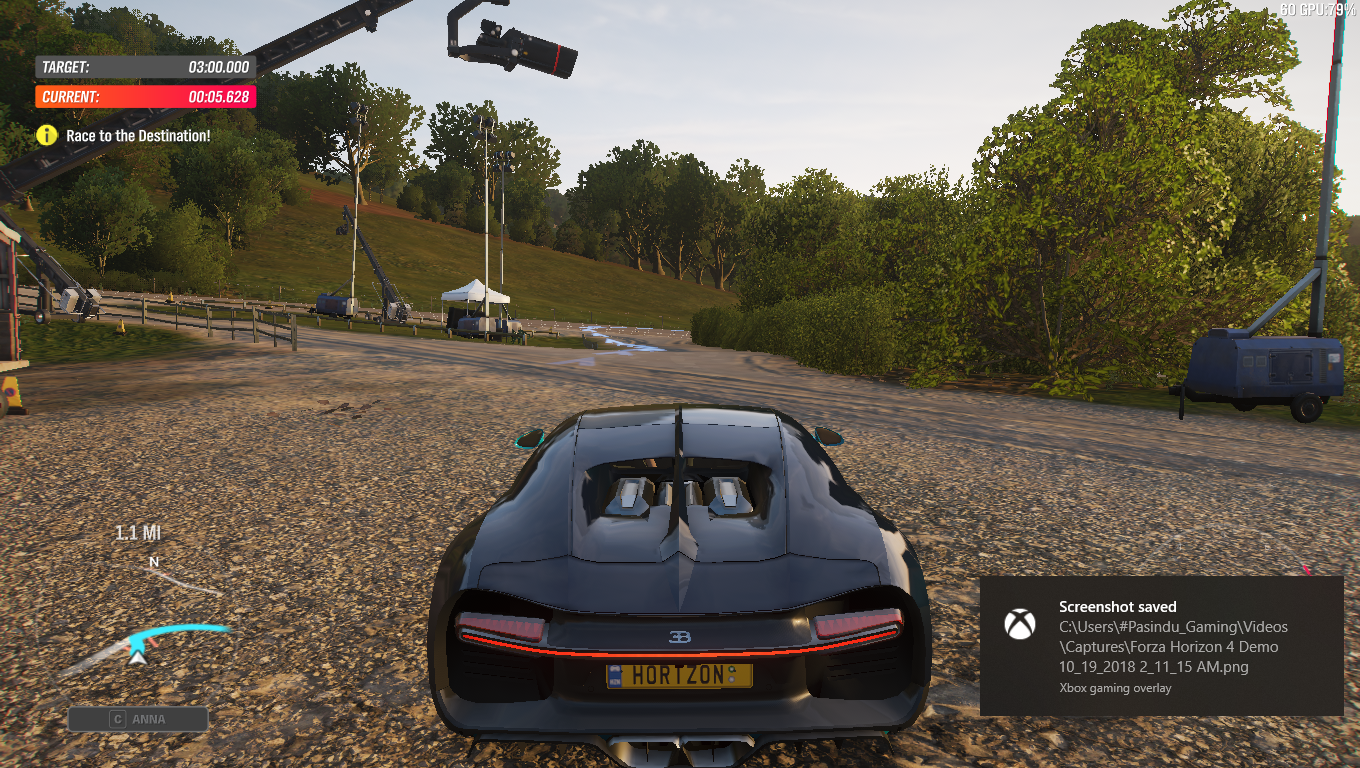
Task: Select the Screenshot saved heading
Action: (x=1117, y=606)
